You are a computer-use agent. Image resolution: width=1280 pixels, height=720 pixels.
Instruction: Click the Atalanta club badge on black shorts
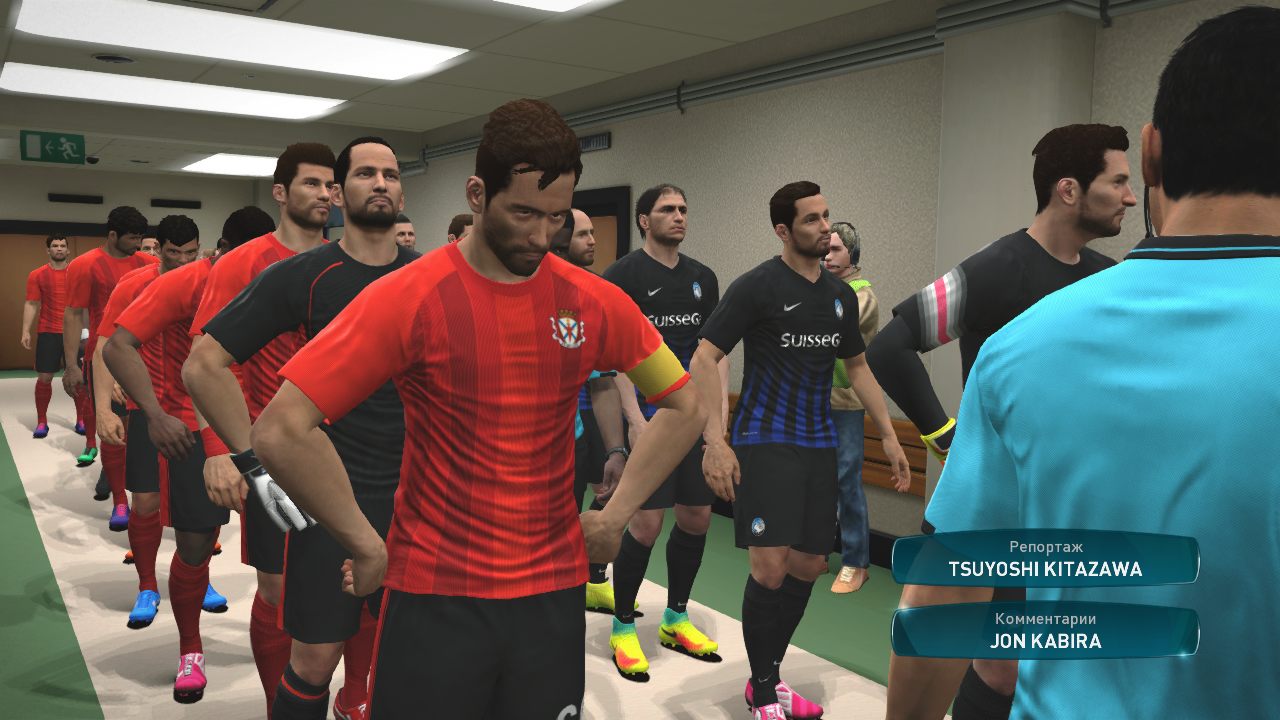(x=759, y=525)
